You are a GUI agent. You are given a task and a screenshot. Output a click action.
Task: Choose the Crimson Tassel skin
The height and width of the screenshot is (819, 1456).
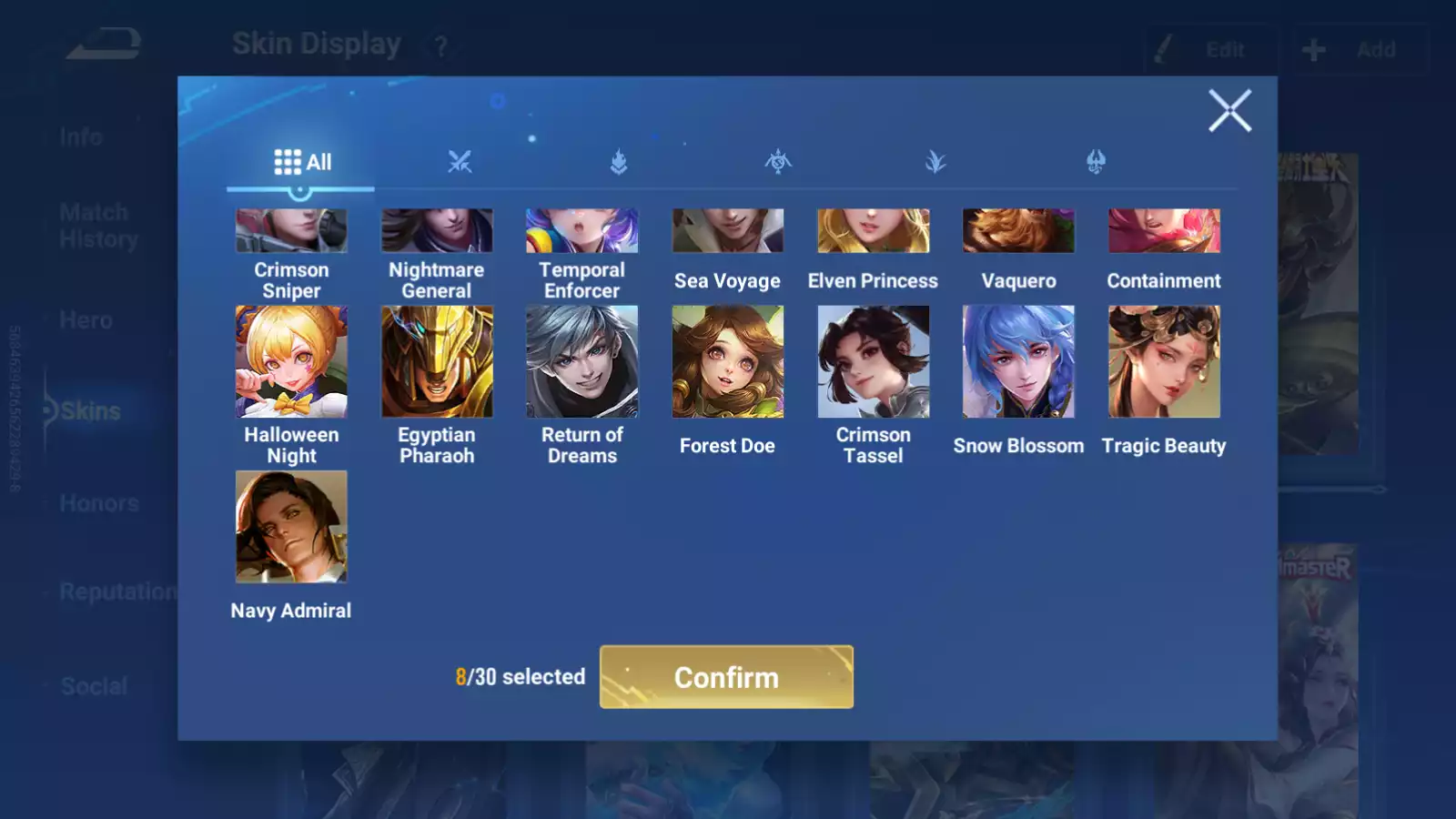tap(874, 362)
